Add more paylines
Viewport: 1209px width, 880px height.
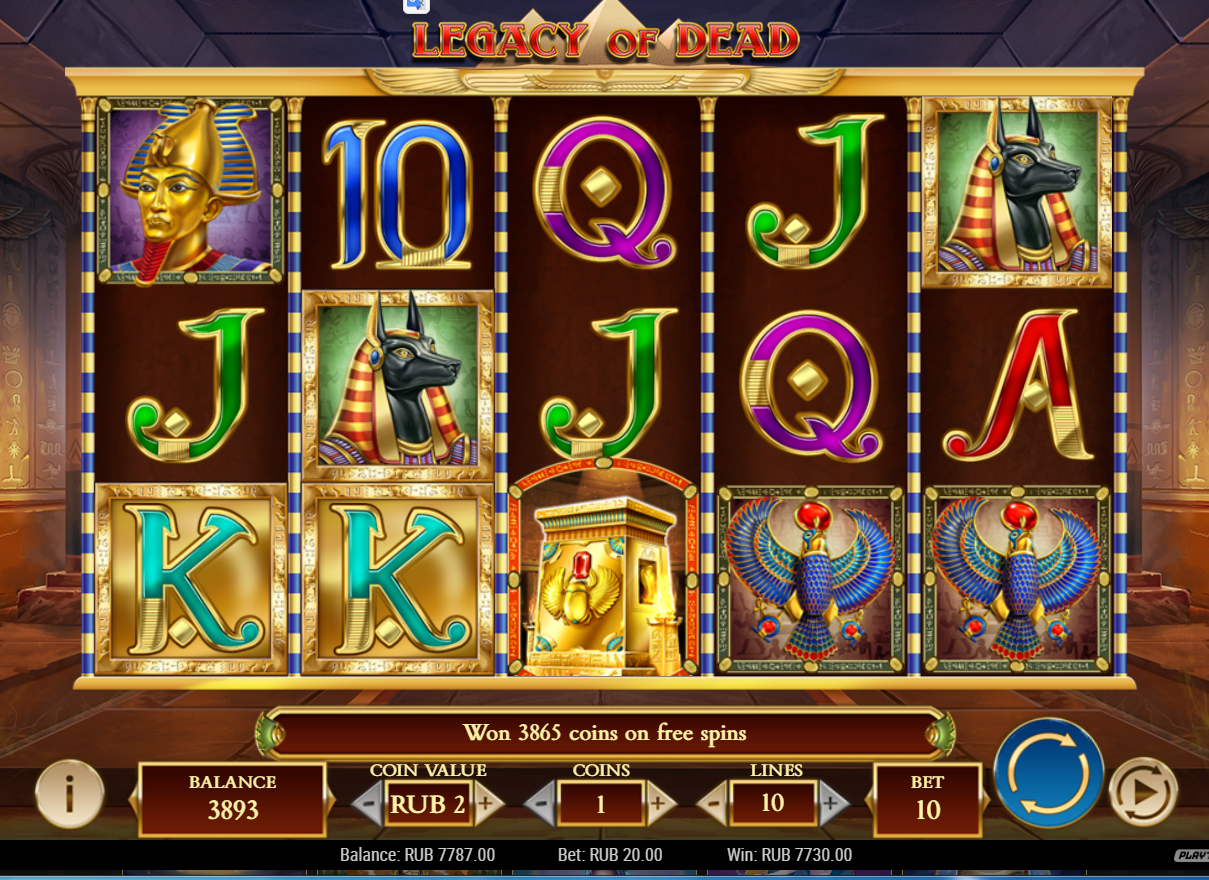(832, 803)
